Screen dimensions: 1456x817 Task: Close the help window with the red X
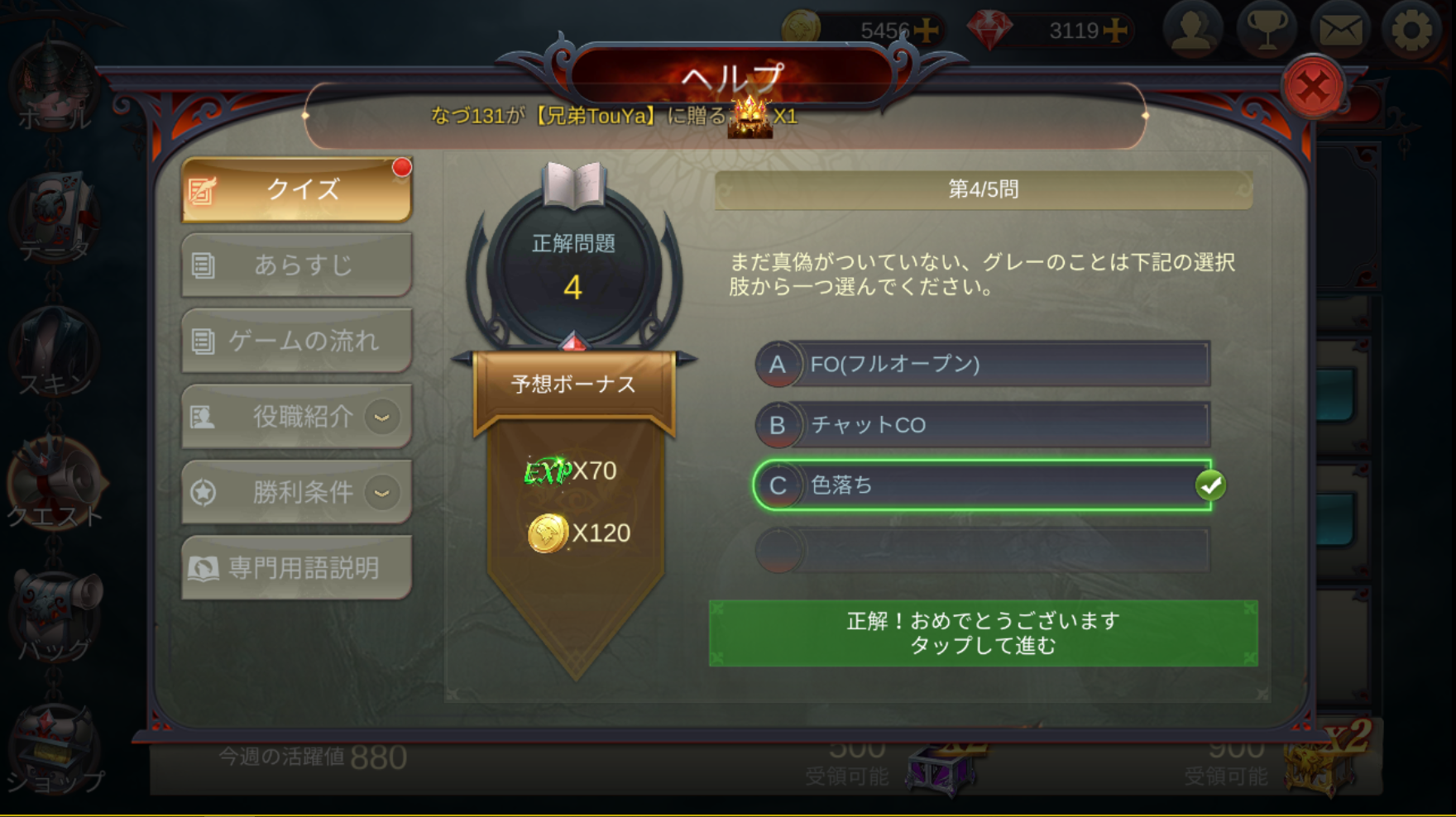[x=1312, y=86]
